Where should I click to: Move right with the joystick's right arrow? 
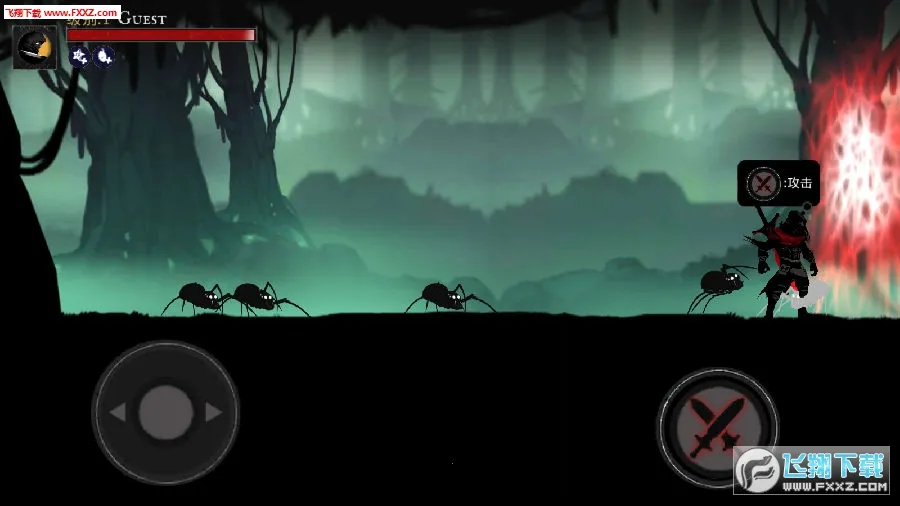click(212, 412)
